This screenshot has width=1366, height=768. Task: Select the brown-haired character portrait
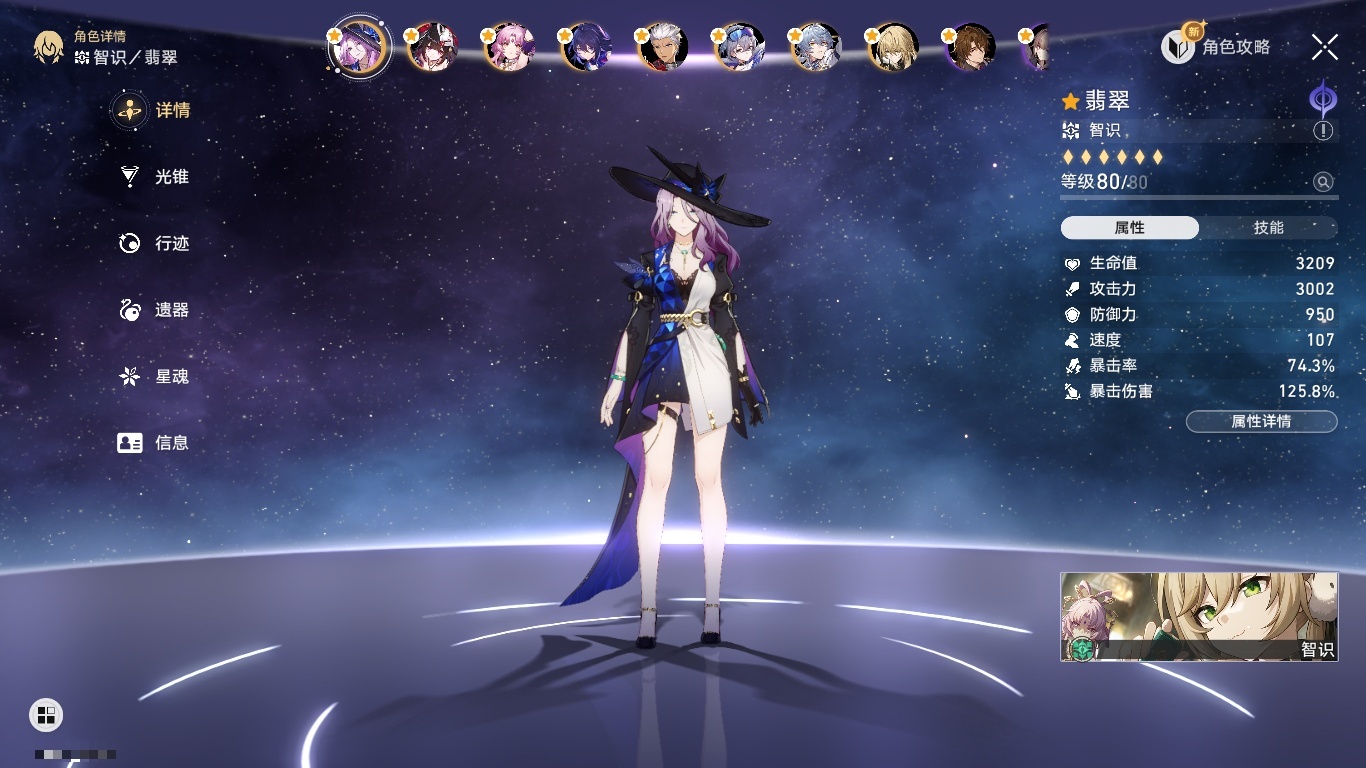click(x=971, y=48)
